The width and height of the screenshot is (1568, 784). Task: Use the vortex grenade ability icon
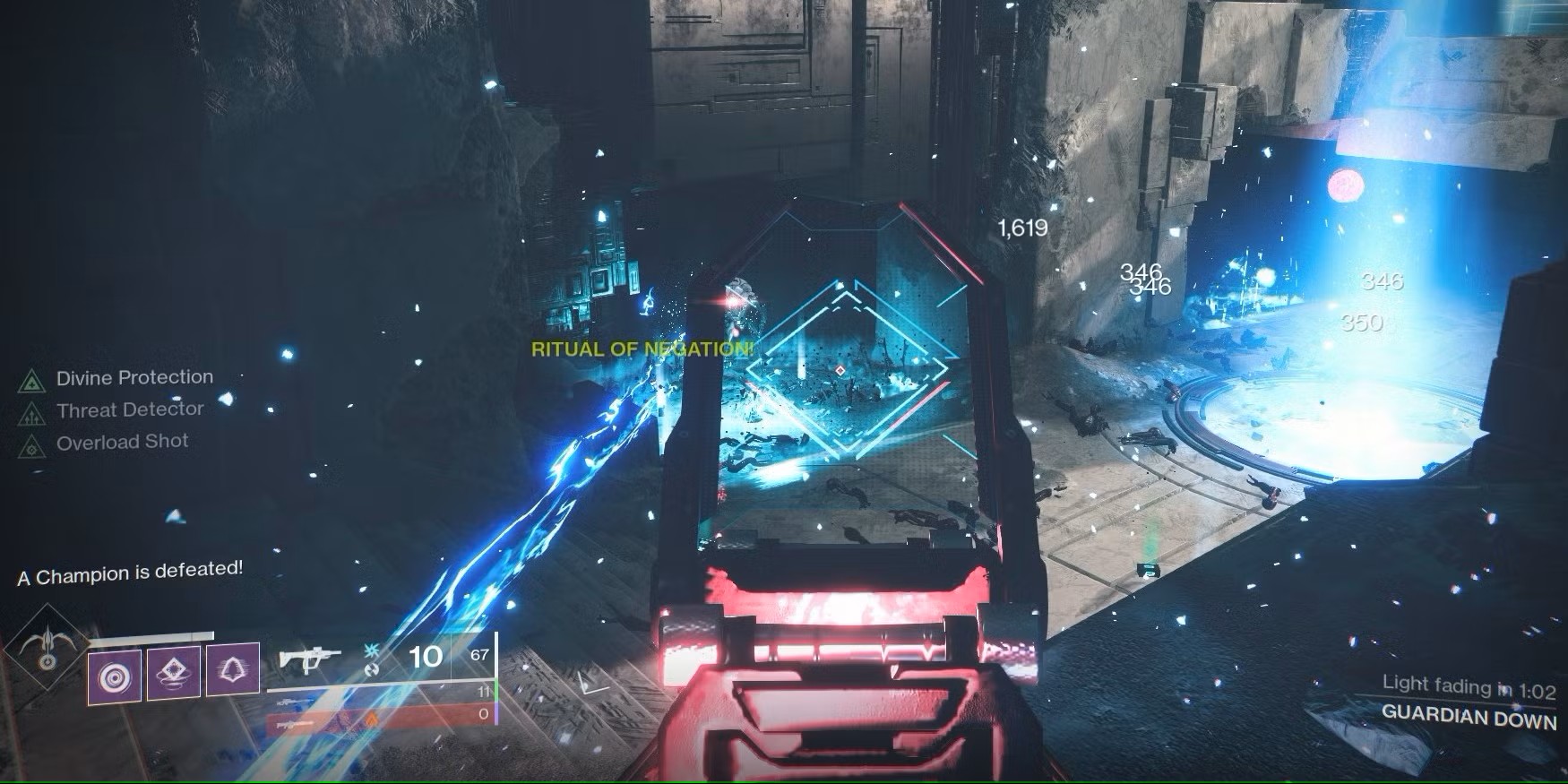(x=114, y=674)
